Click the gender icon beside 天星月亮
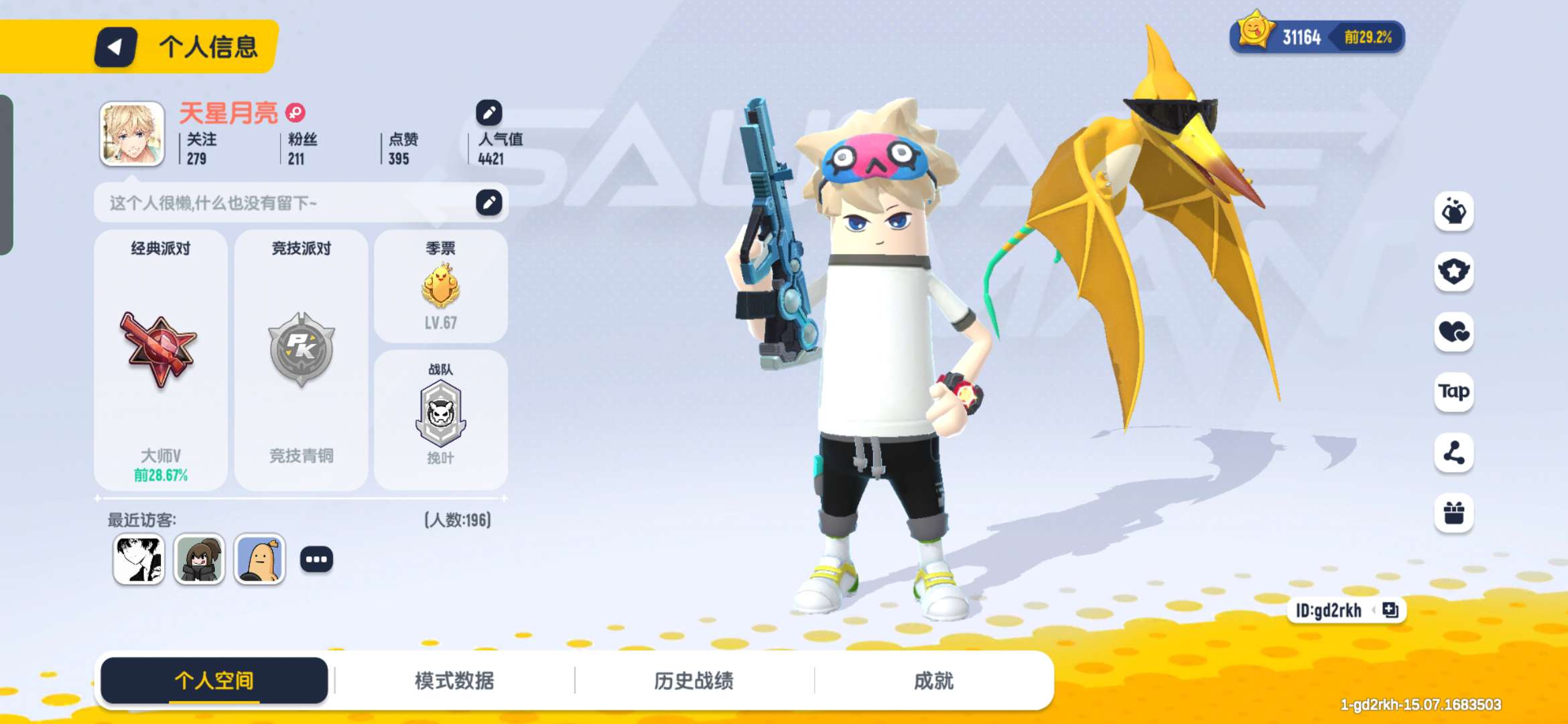The width and height of the screenshot is (1568, 724). 293,113
